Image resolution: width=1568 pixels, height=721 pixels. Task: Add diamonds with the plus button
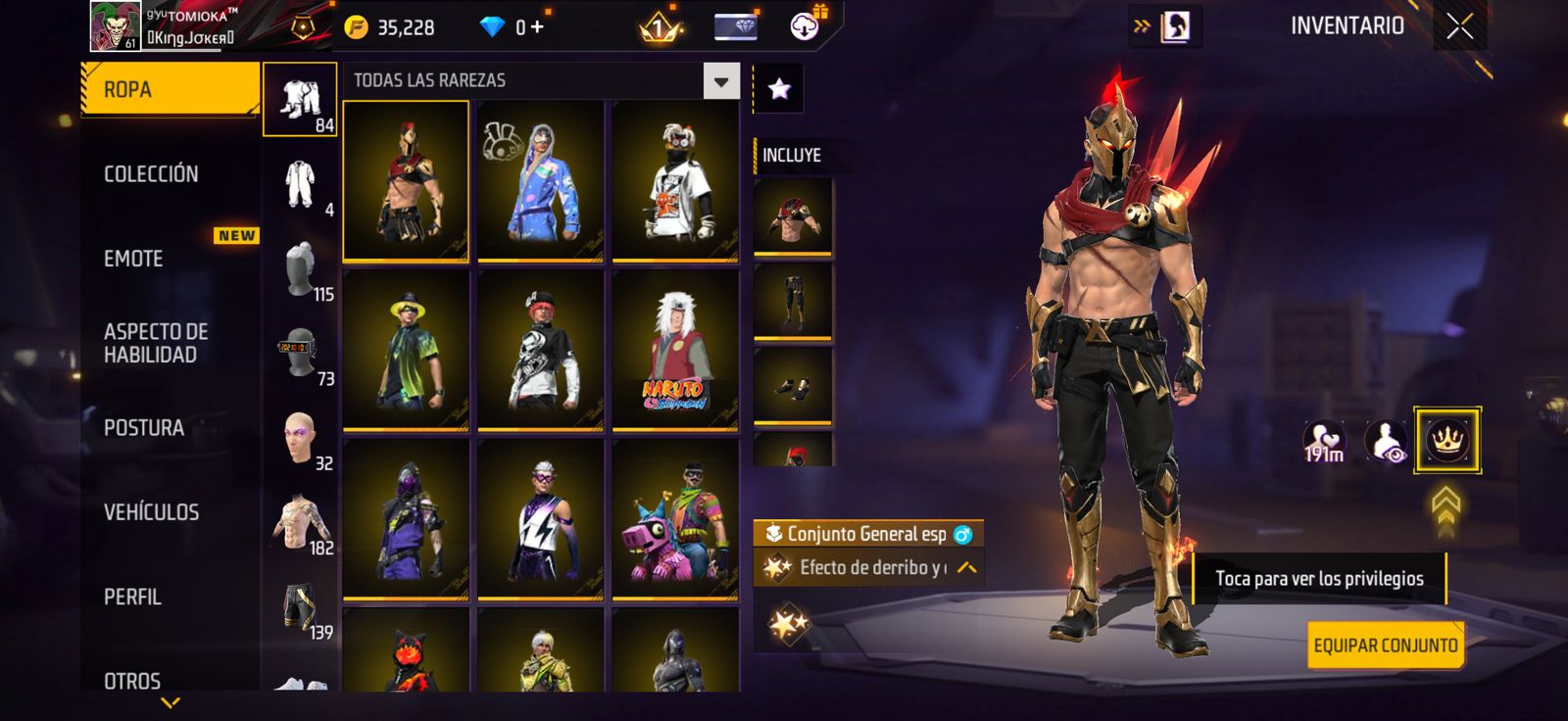coord(537,27)
